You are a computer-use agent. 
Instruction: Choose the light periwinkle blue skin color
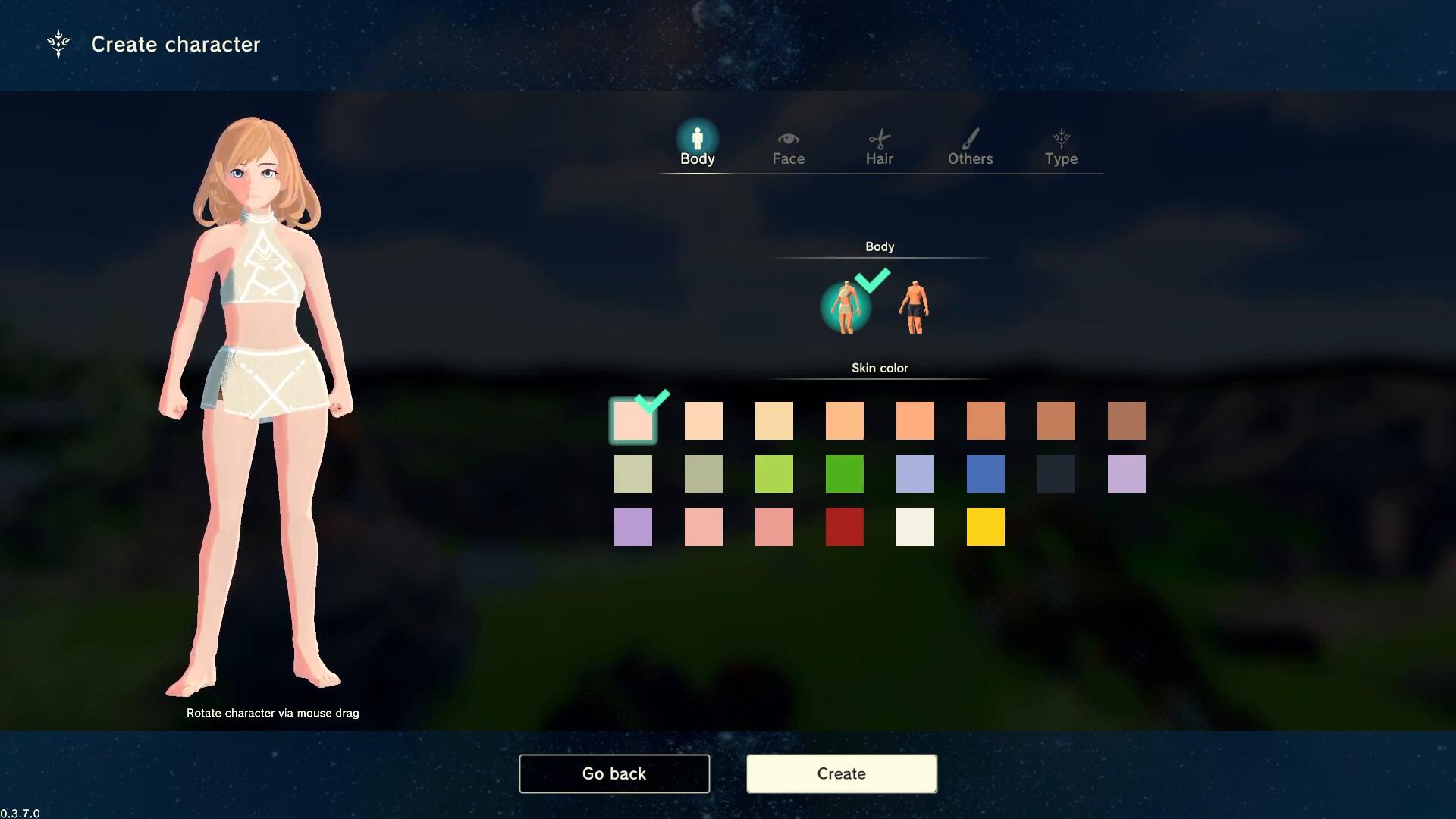click(915, 474)
